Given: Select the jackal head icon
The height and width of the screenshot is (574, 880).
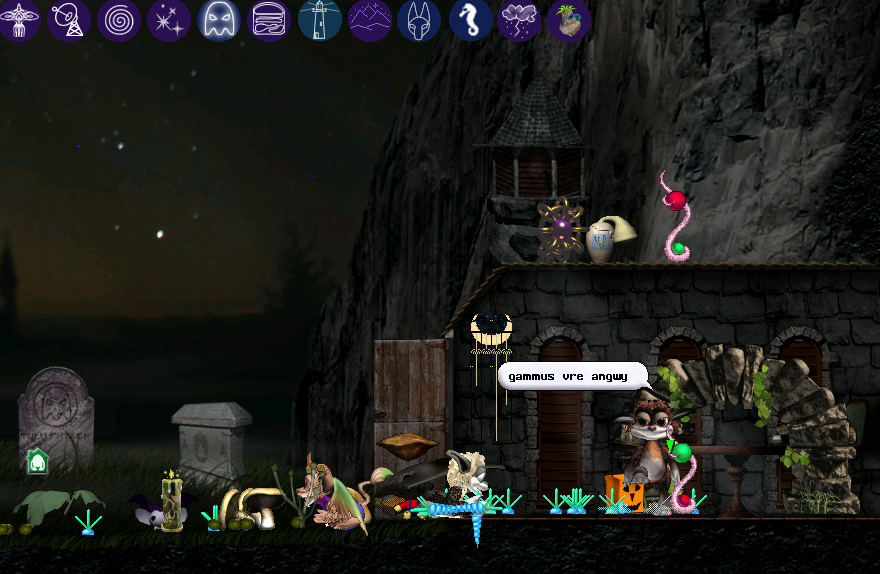Looking at the screenshot, I should pos(419,19).
